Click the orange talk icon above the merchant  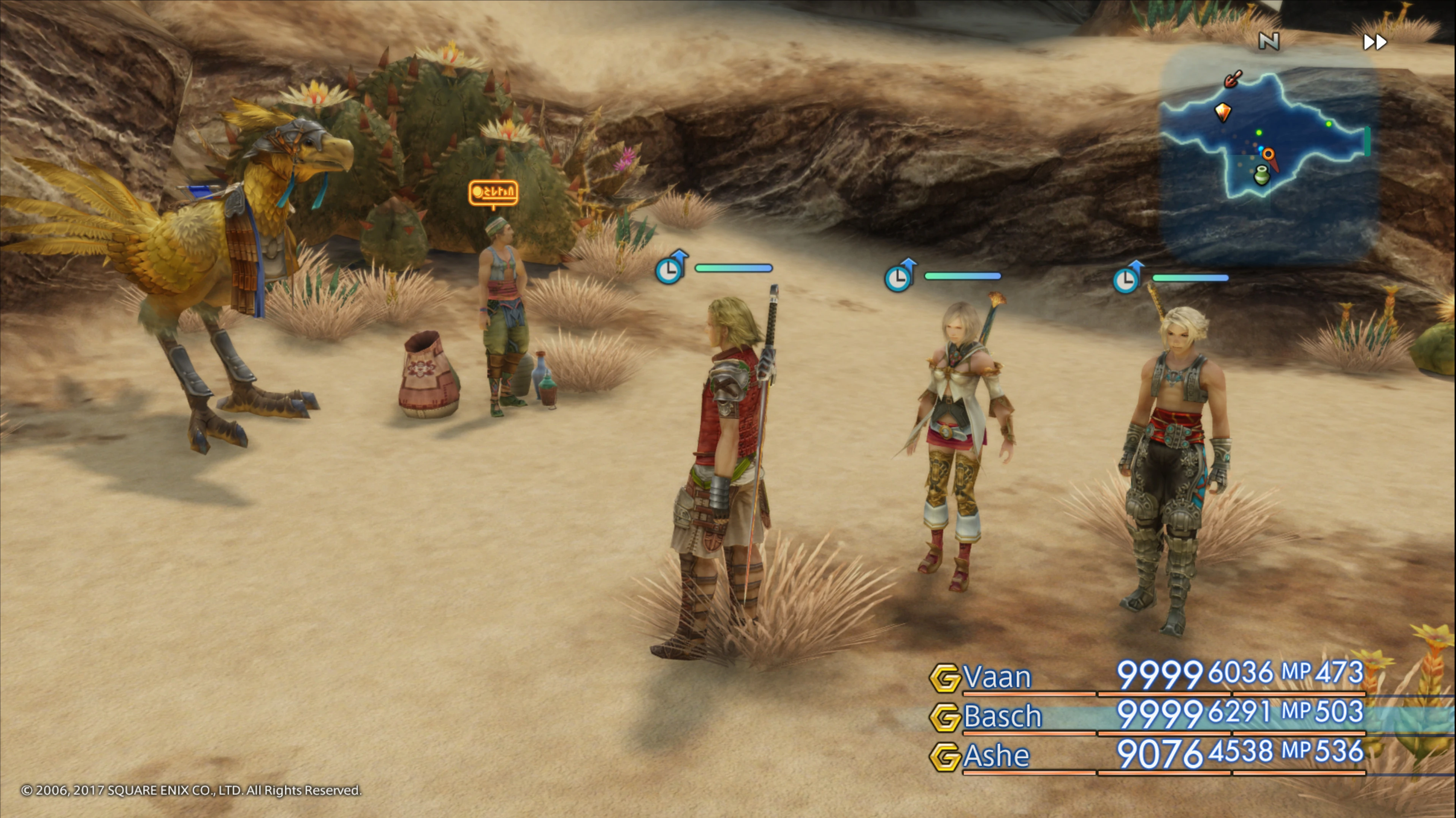point(493,193)
